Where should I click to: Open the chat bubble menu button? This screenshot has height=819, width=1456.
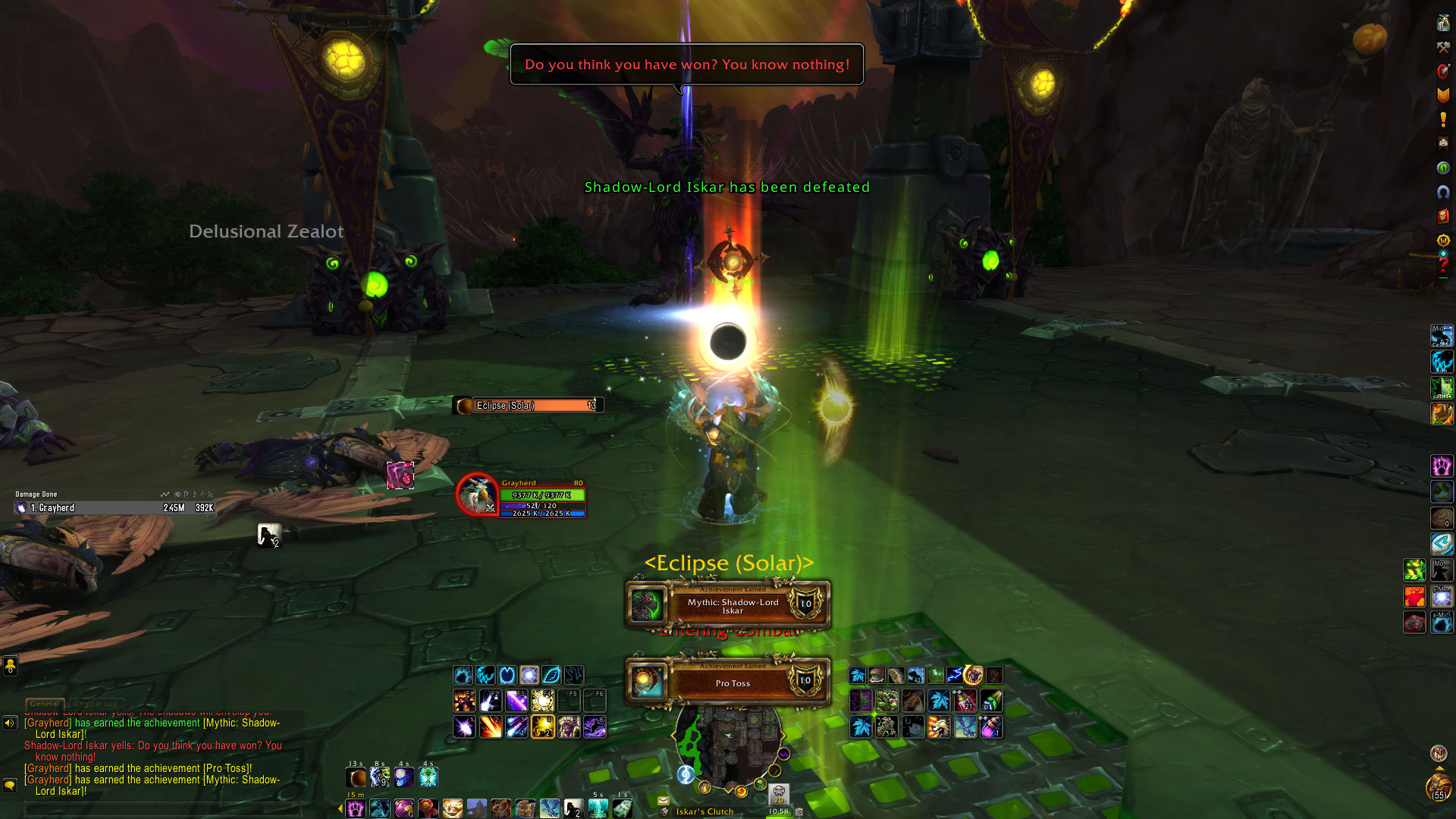click(x=10, y=786)
